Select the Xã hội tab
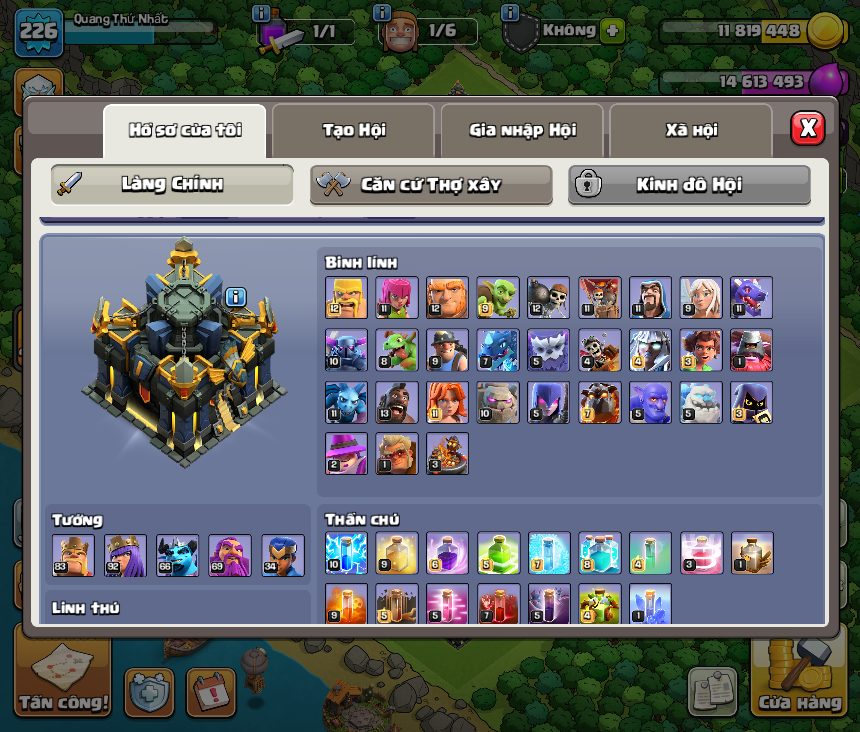 tap(690, 130)
